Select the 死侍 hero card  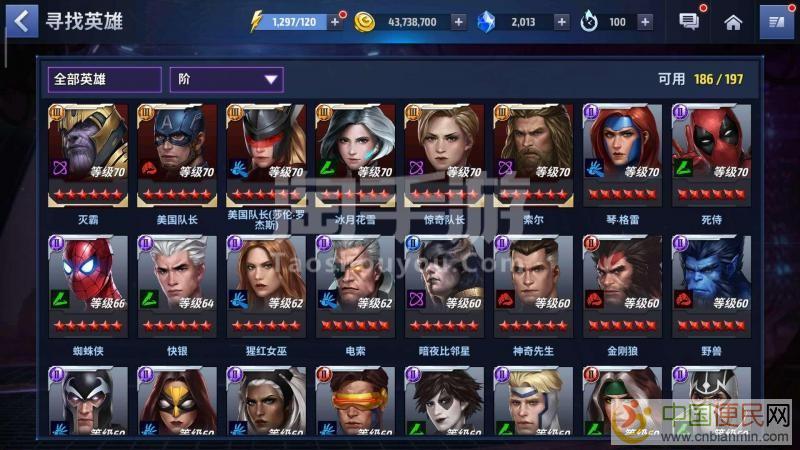(x=710, y=152)
